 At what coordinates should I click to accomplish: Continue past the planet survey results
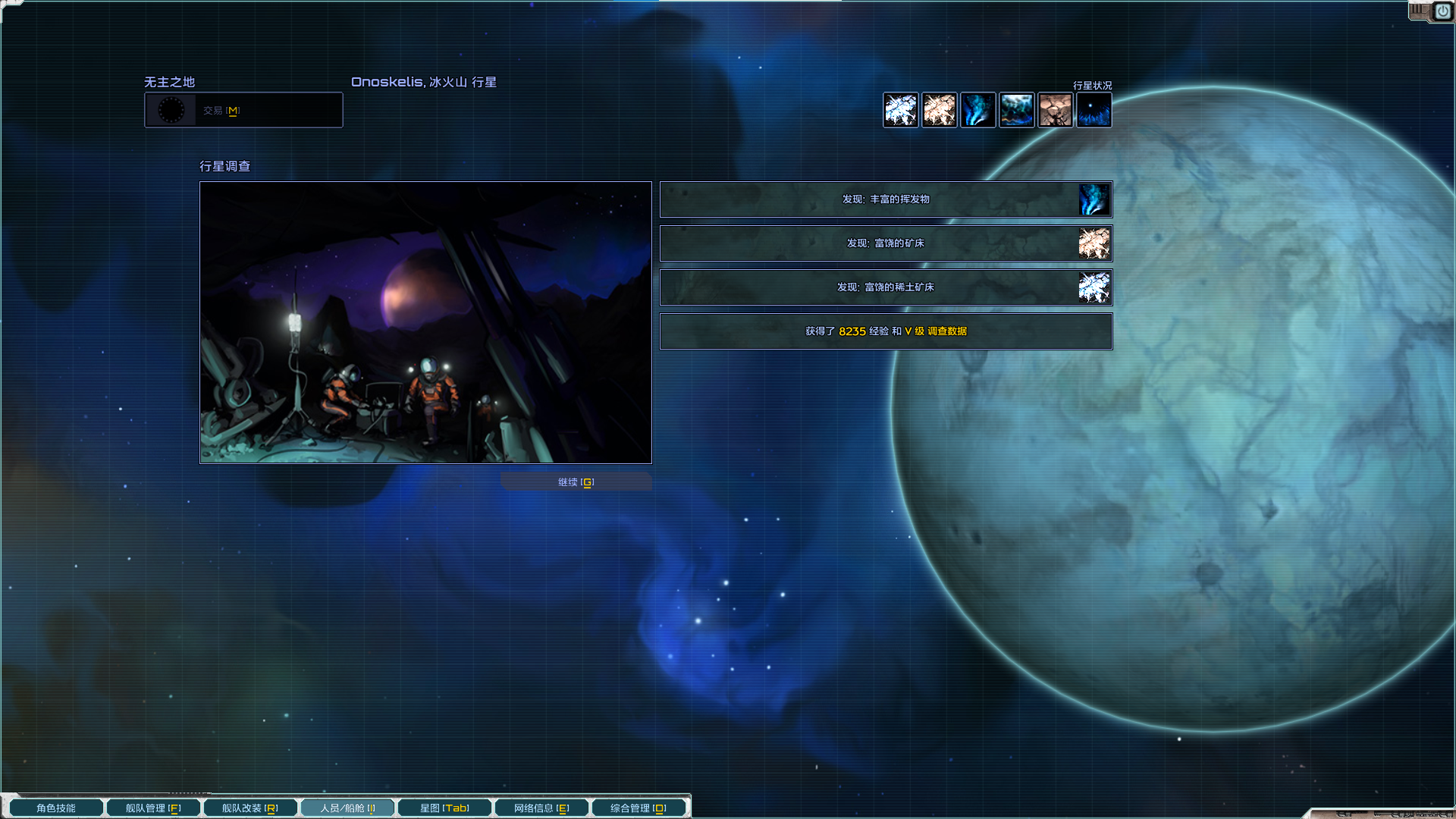tap(576, 482)
